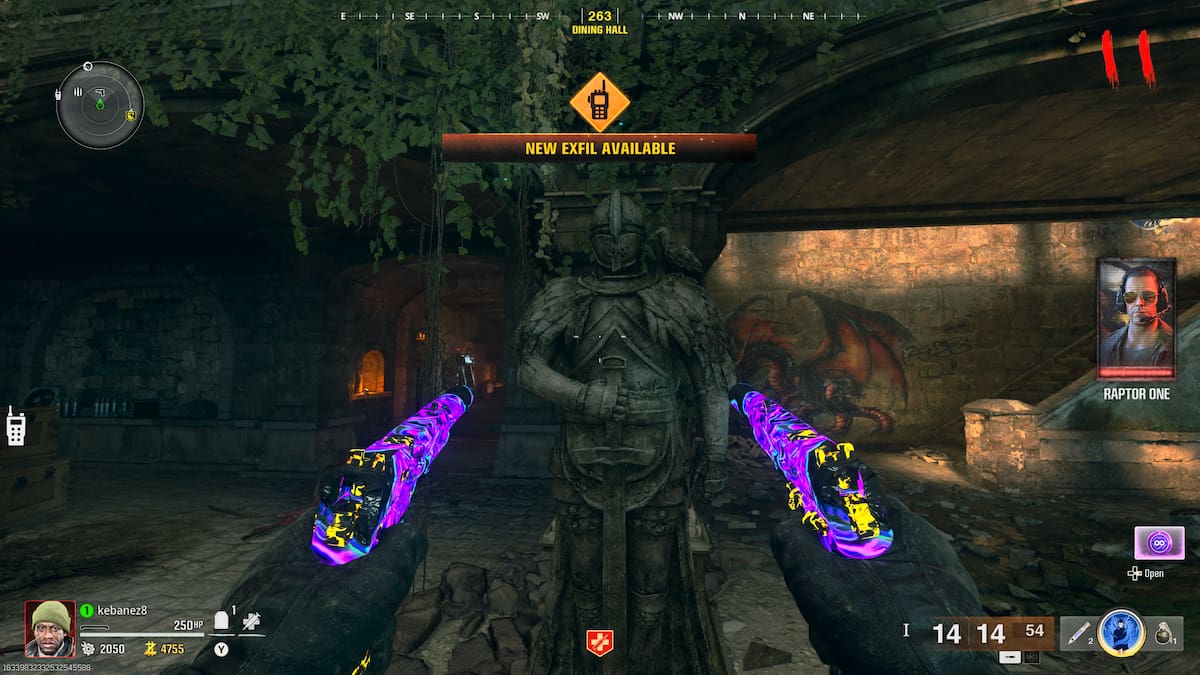Click the white radio icon on the left edge
The image size is (1200, 675).
click(x=16, y=426)
